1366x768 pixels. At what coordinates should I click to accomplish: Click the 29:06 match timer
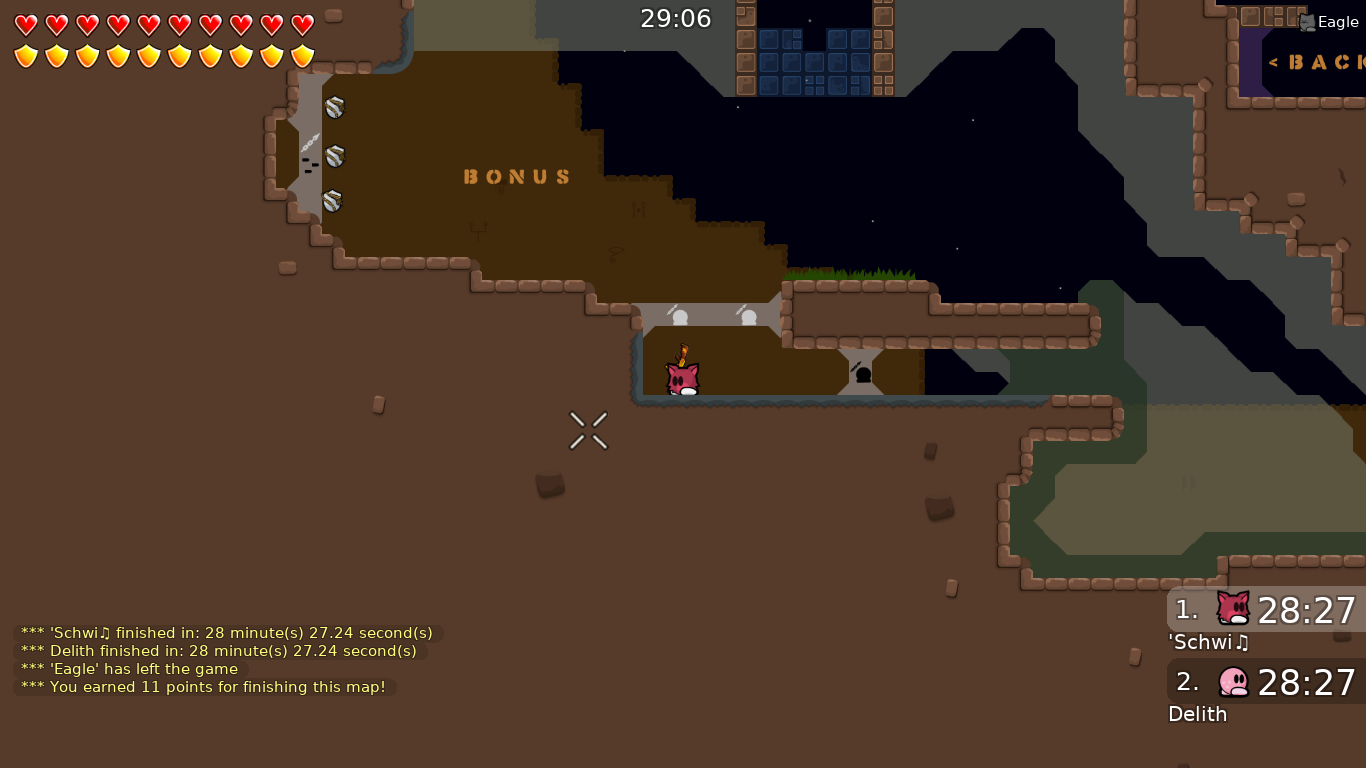[676, 18]
